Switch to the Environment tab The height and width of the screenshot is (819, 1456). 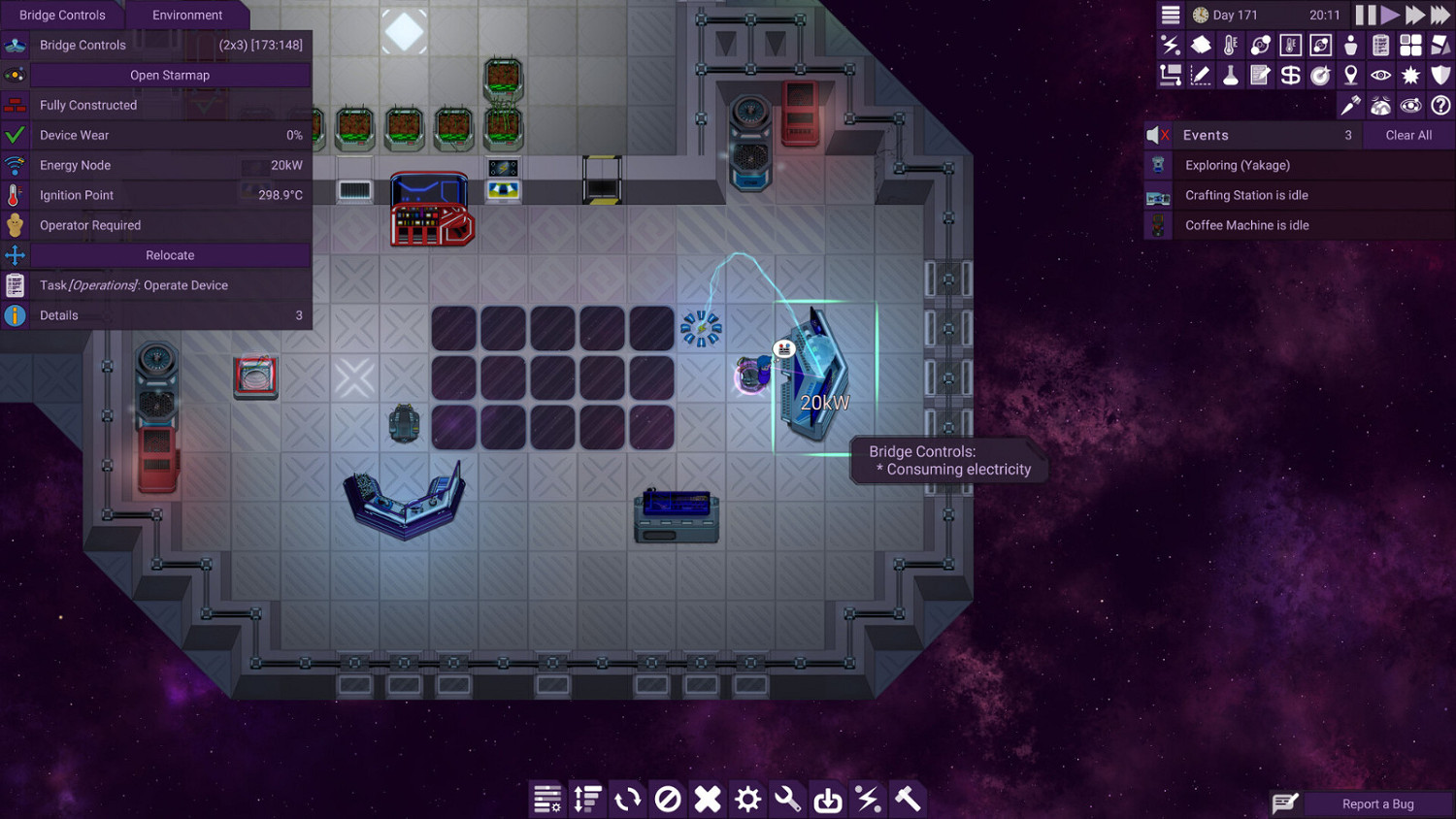click(187, 15)
